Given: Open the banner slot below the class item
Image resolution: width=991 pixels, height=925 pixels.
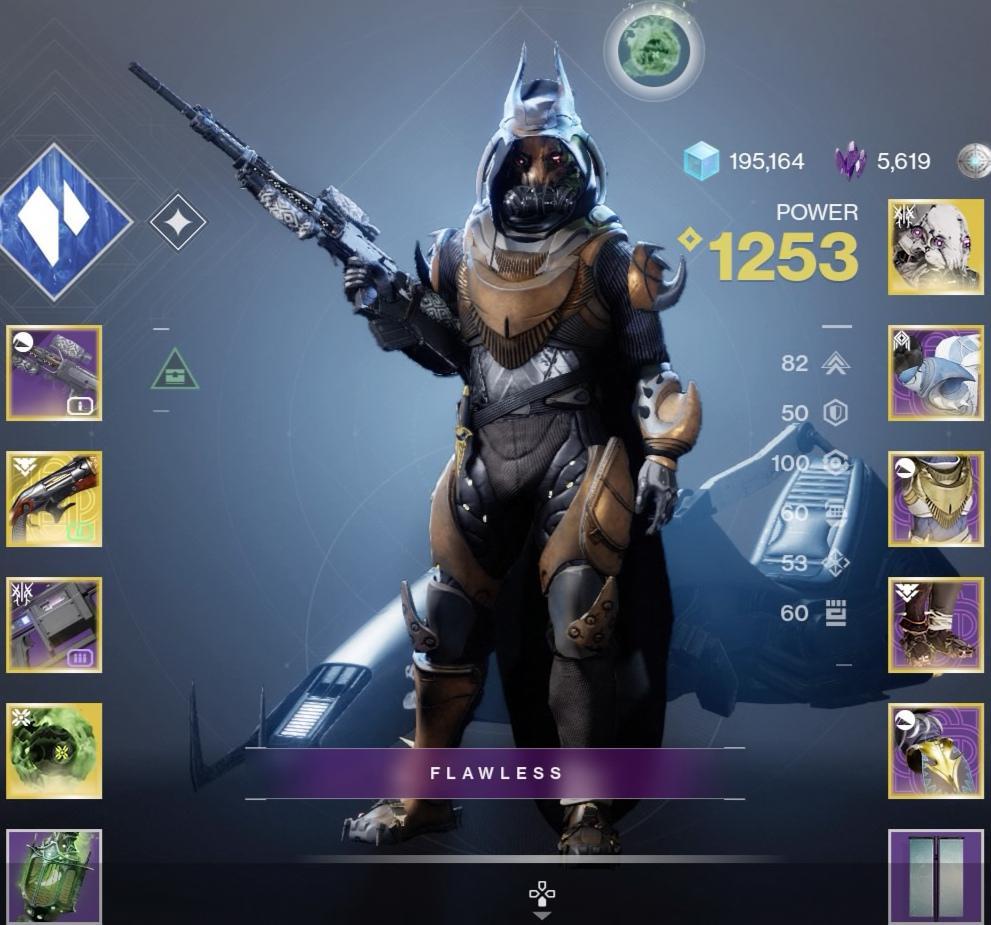Looking at the screenshot, I should 936,876.
